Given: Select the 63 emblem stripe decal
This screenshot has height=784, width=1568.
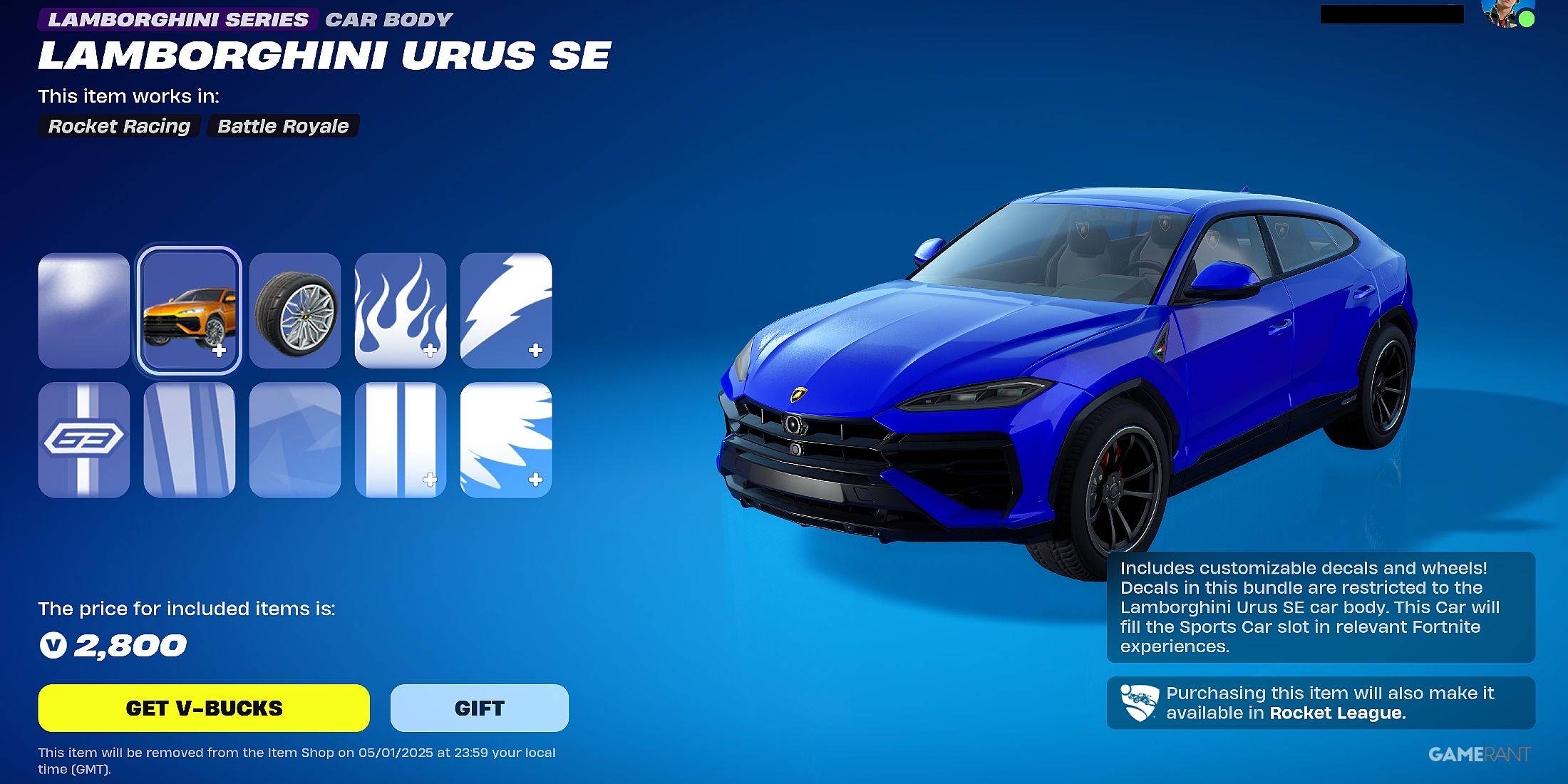Looking at the screenshot, I should 84,437.
